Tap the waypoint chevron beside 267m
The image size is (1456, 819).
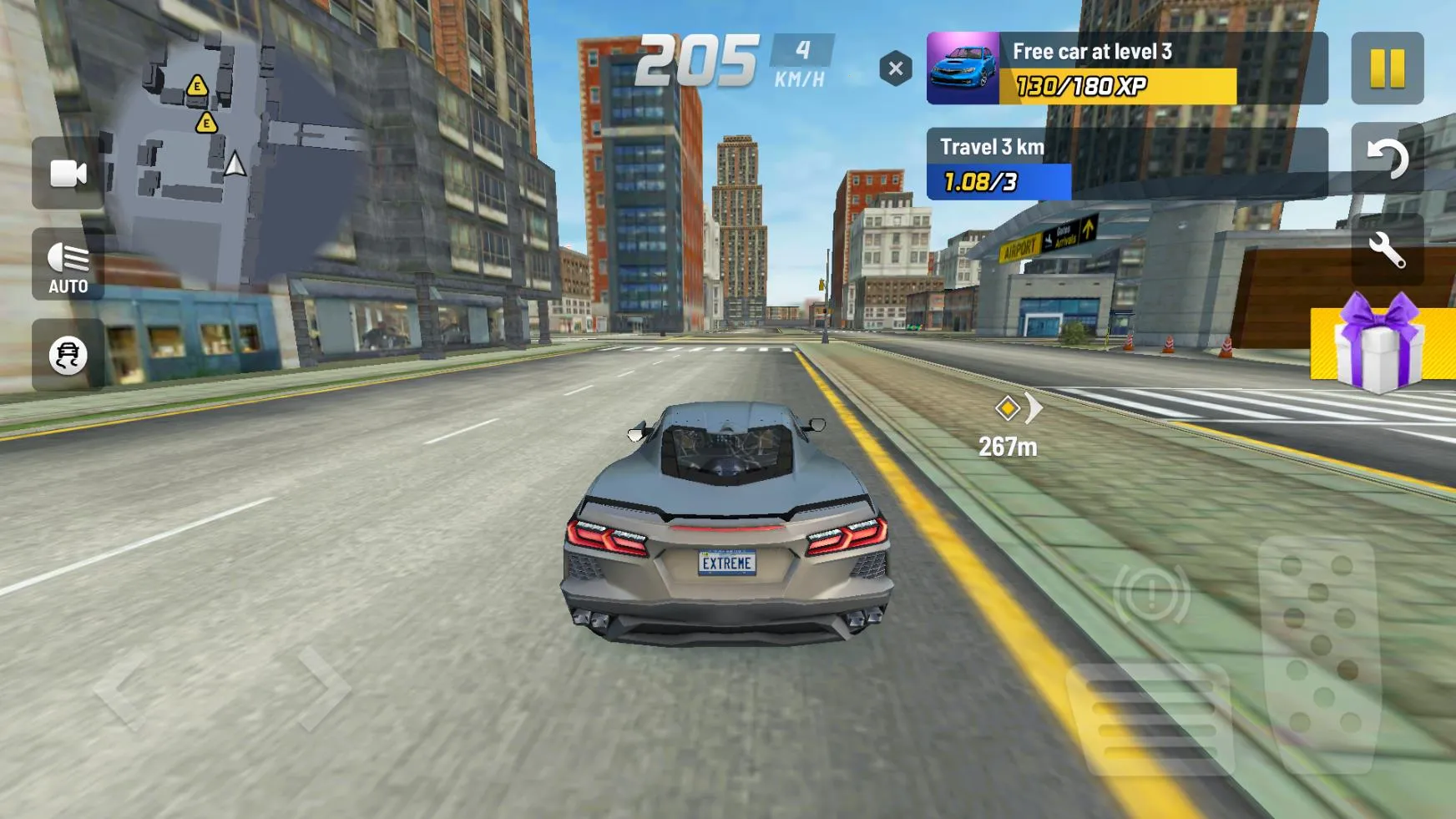coord(1035,407)
